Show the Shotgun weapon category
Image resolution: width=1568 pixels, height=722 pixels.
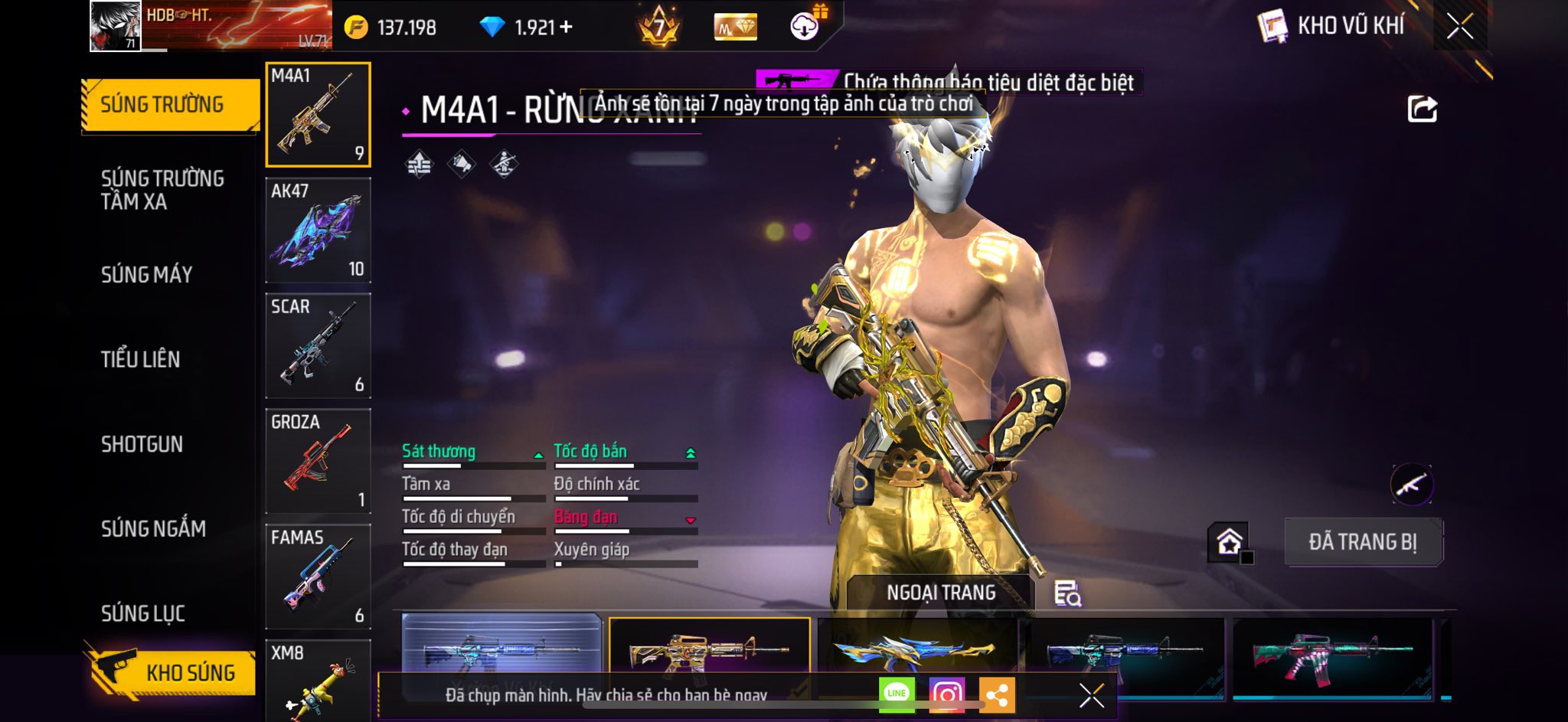[x=142, y=444]
